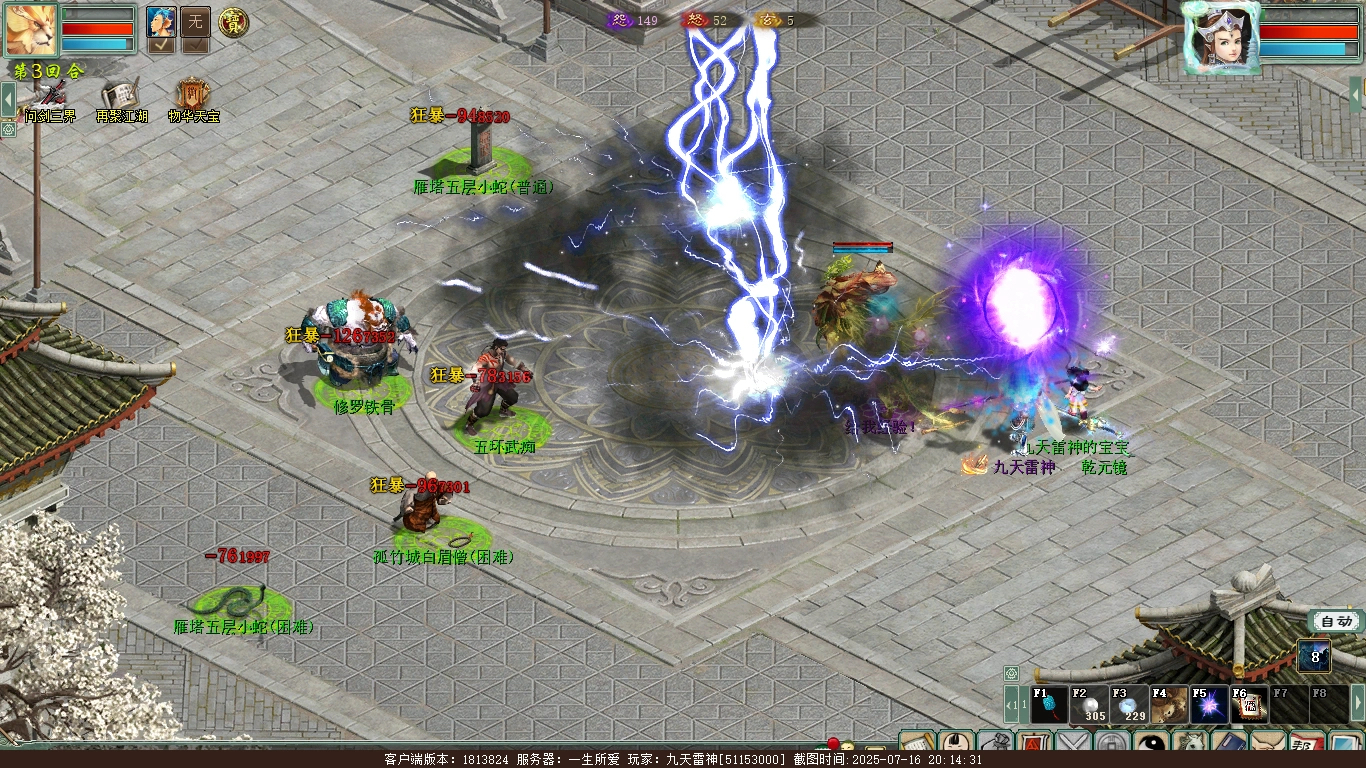Image resolution: width=1366 pixels, height=768 pixels.
Task: Open the gold 寶 treasure icon
Action: [233, 21]
